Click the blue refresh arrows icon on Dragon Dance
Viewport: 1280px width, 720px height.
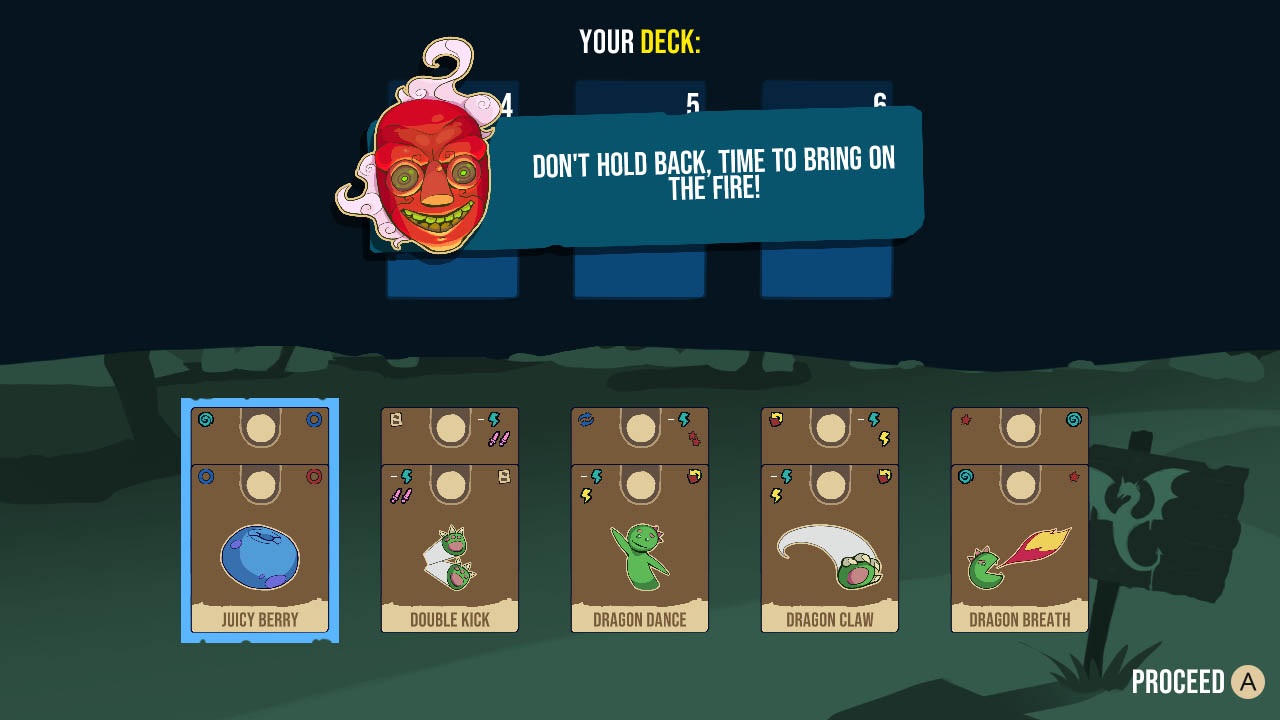[x=584, y=419]
